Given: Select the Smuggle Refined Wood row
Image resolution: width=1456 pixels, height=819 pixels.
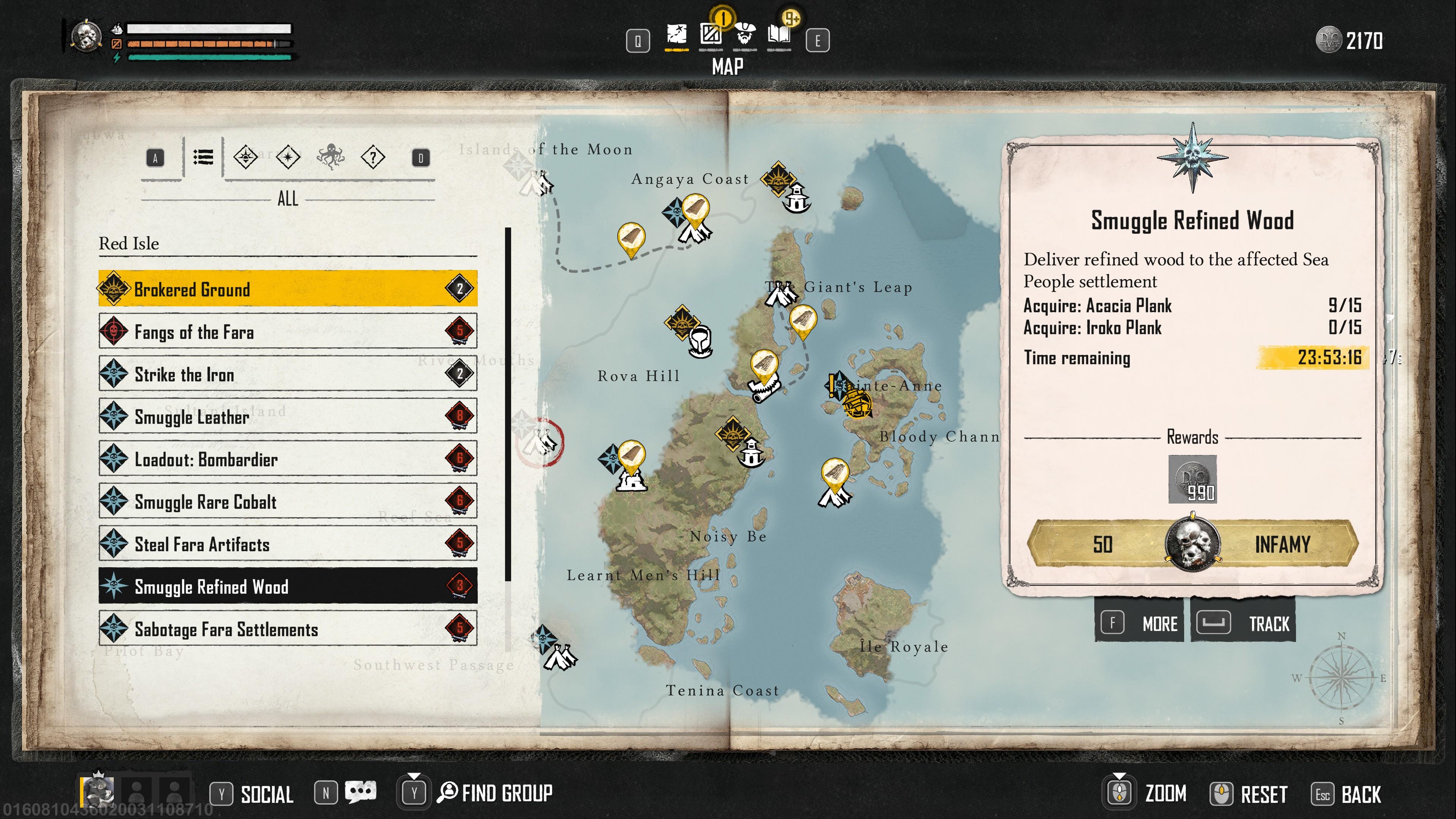Looking at the screenshot, I should click(x=287, y=586).
